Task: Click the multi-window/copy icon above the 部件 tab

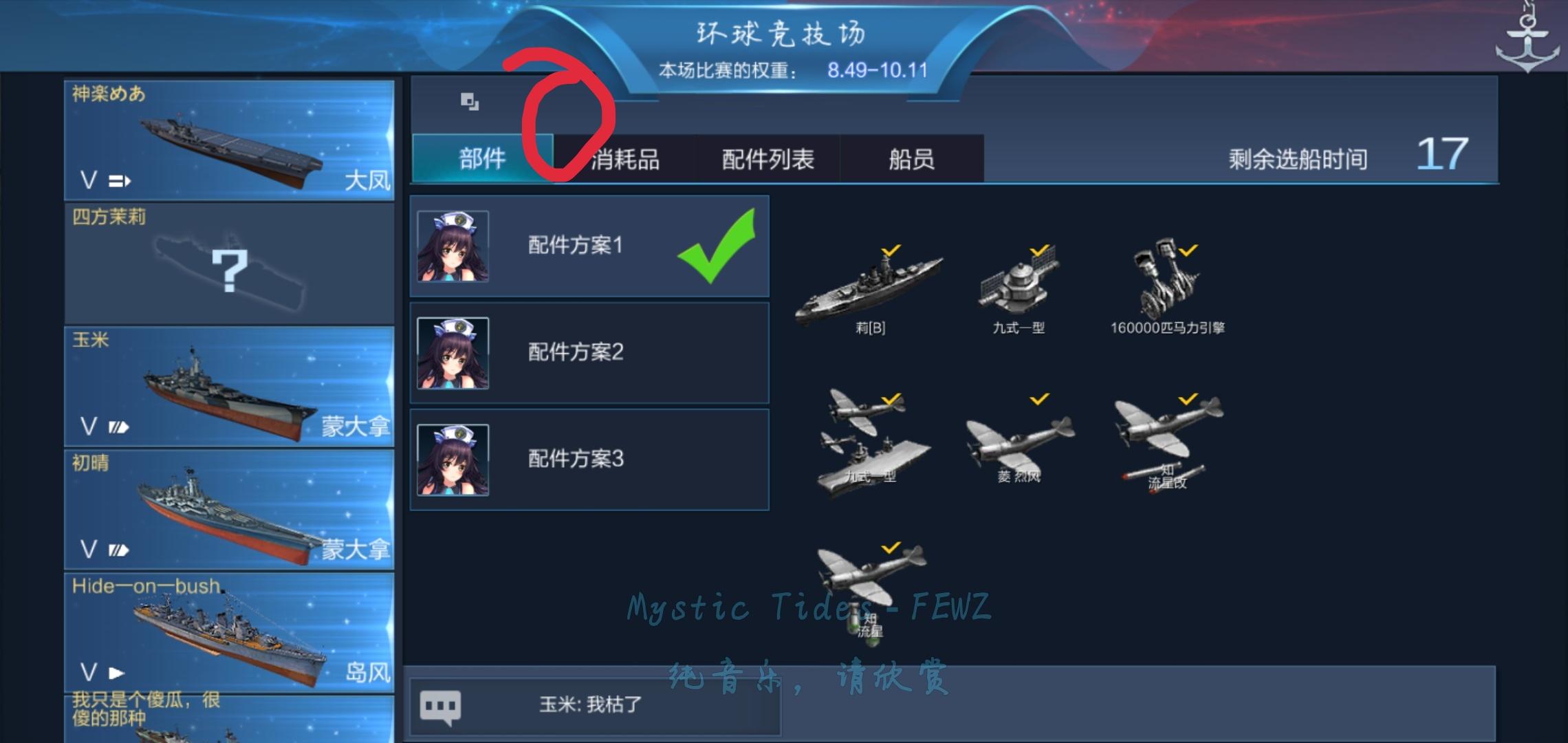Action: [x=470, y=100]
